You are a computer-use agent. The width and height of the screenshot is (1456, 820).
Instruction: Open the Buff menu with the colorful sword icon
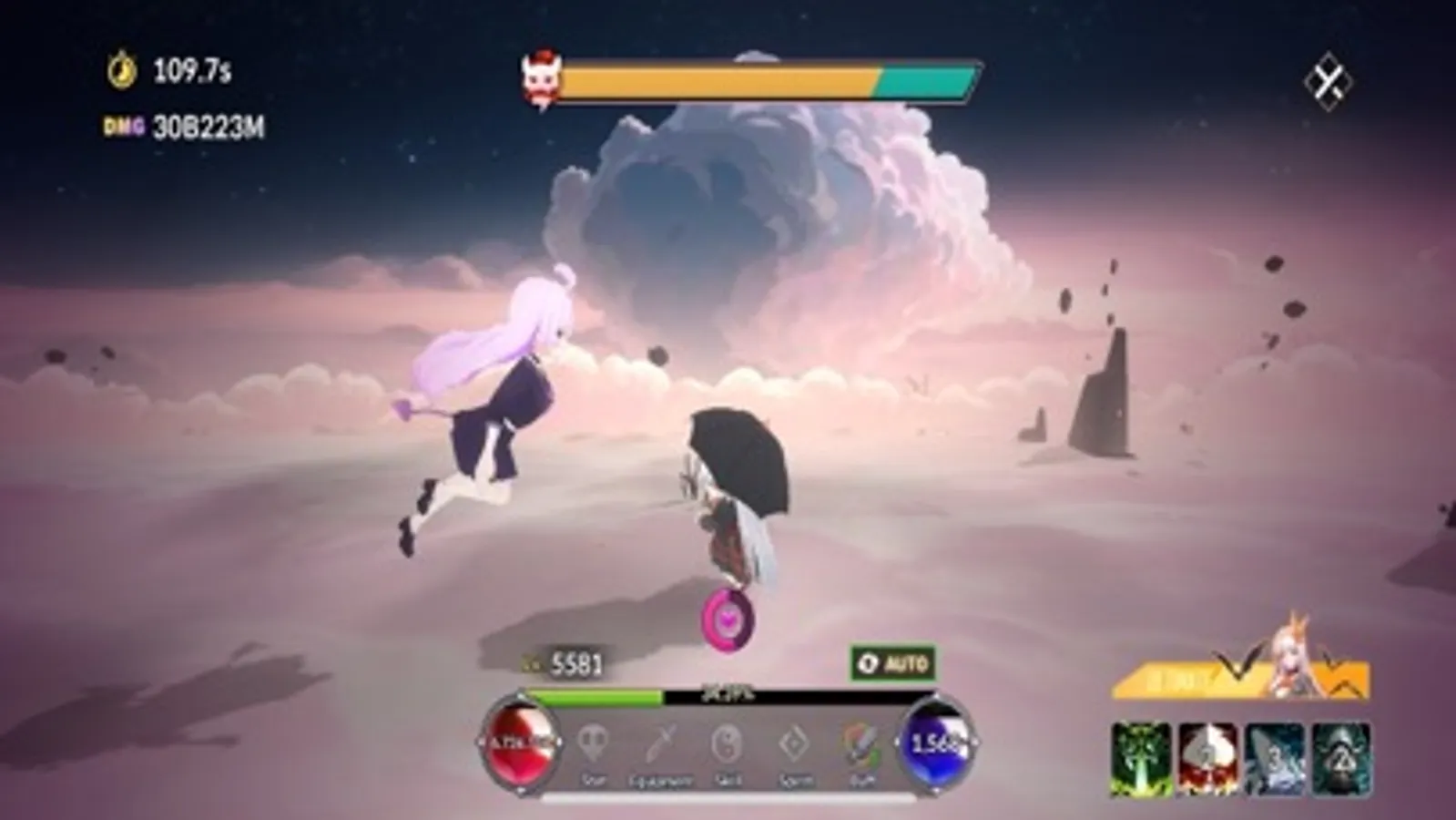point(860,745)
